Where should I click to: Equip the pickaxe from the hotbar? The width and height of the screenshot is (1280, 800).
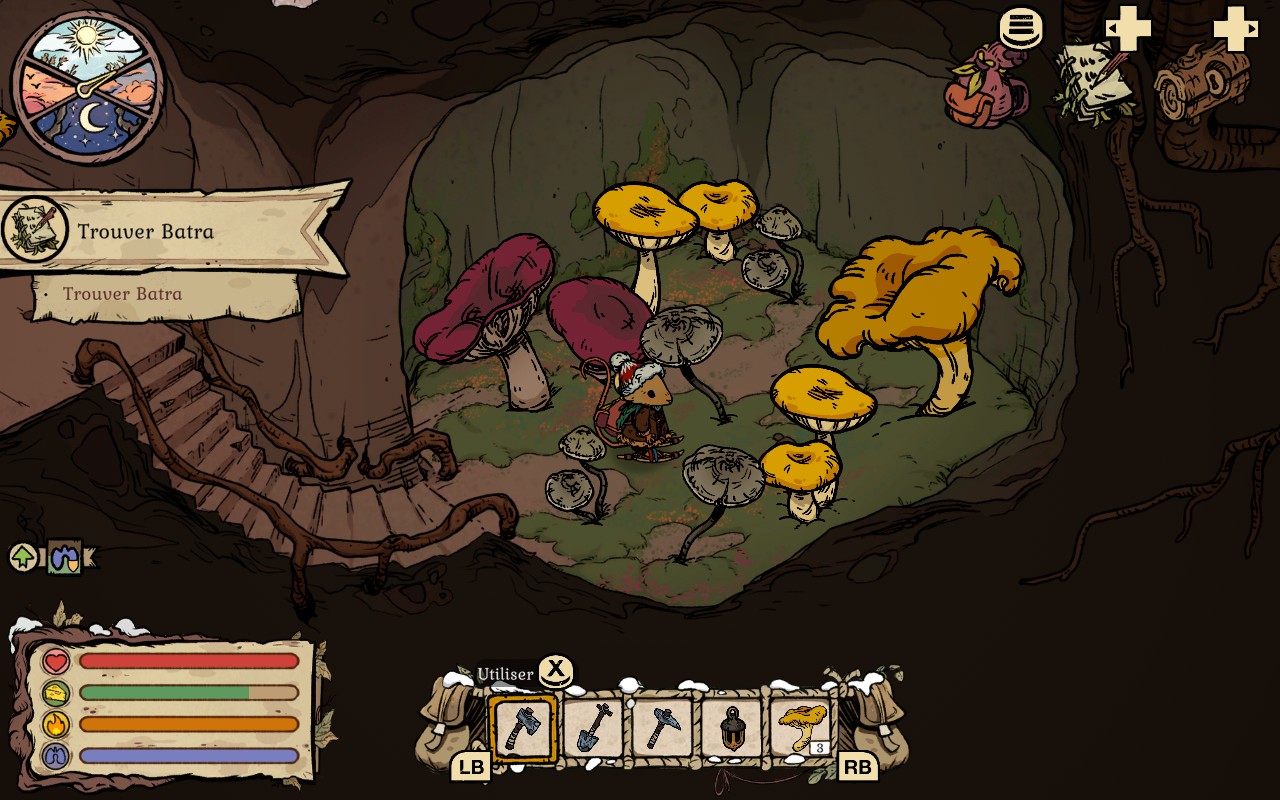[662, 729]
